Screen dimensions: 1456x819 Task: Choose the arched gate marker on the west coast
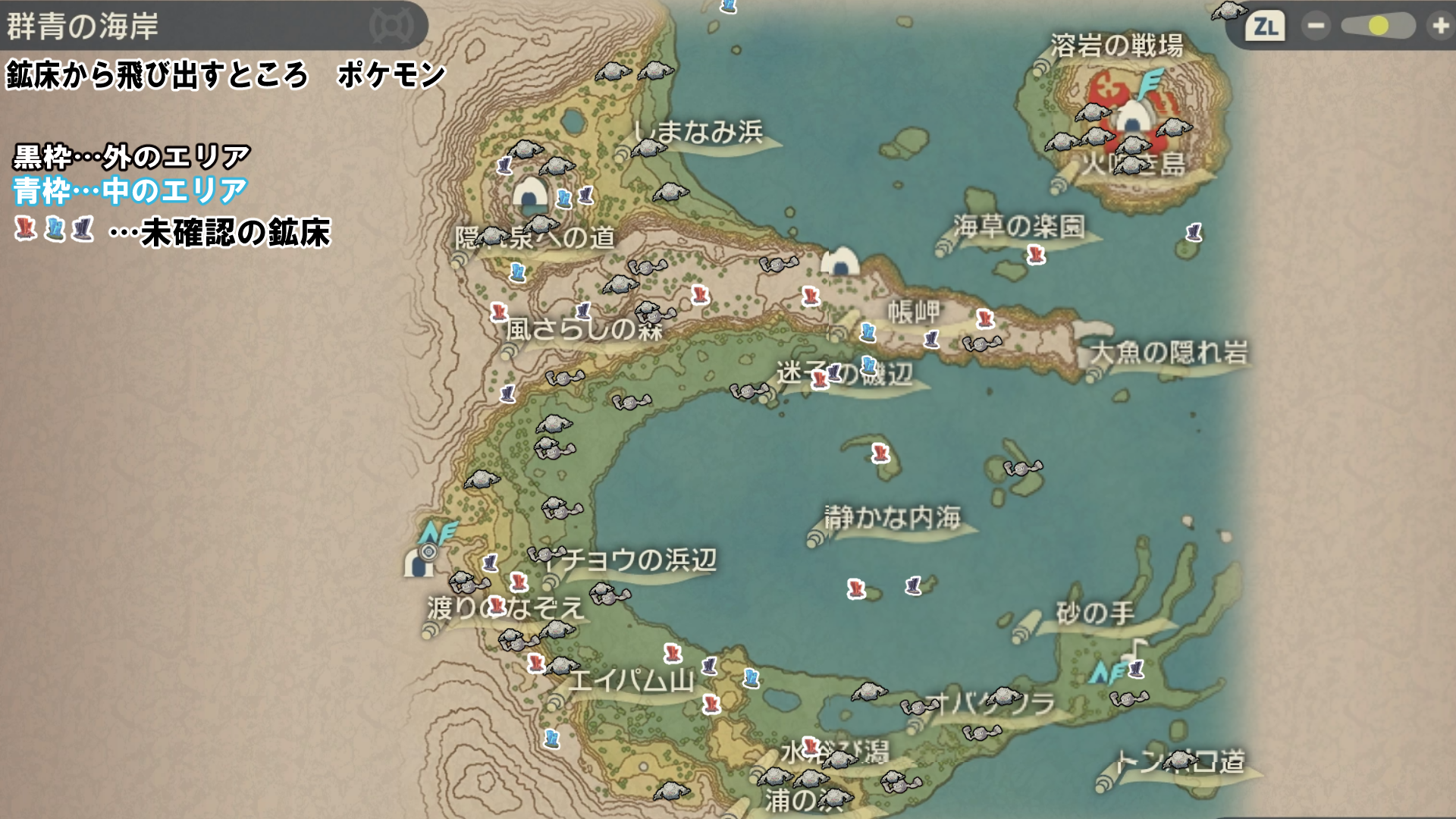coord(417,563)
